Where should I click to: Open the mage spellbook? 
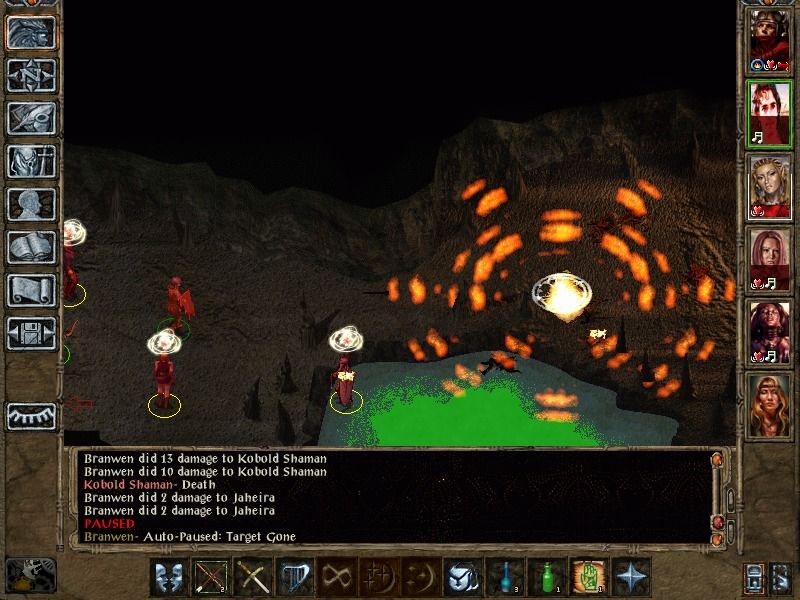pyautogui.click(x=31, y=247)
